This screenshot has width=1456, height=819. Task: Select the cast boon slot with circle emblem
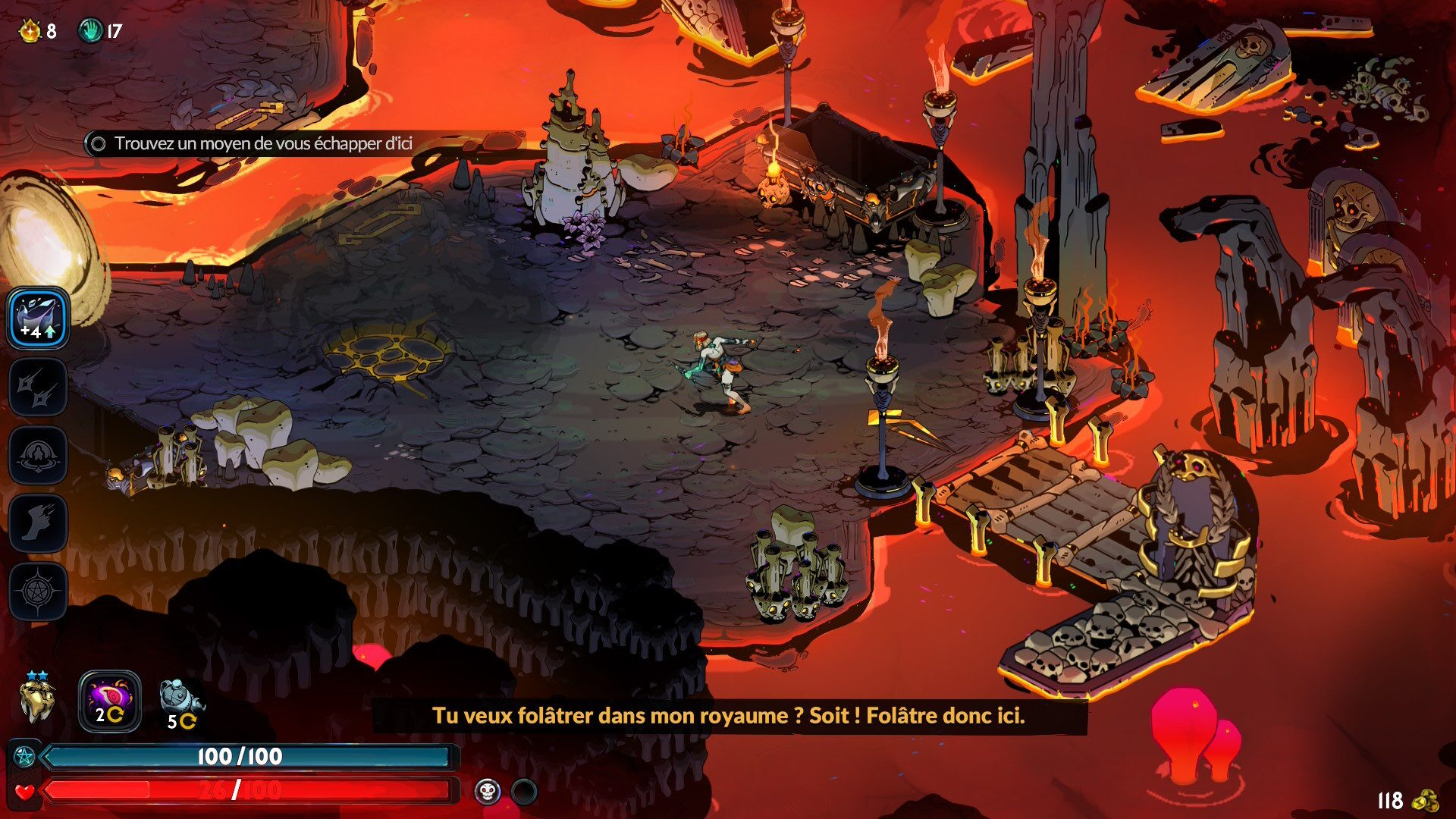(38, 455)
